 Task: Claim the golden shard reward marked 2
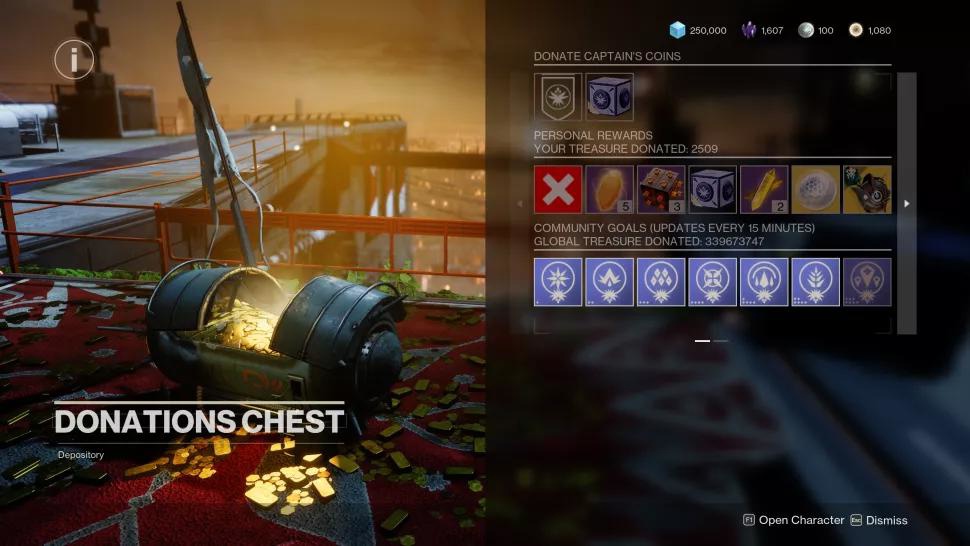(764, 190)
